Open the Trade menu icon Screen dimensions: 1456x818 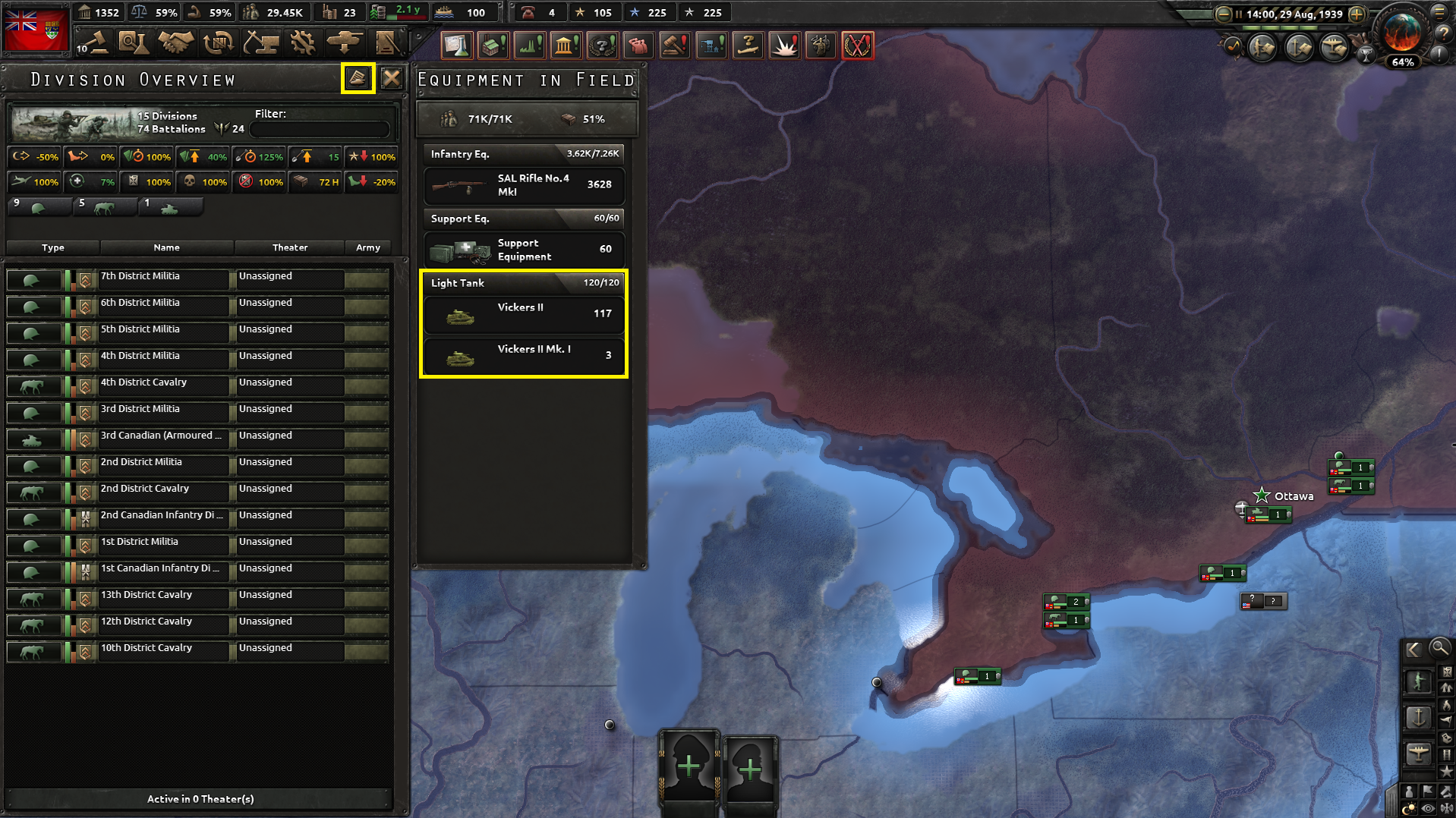218,43
